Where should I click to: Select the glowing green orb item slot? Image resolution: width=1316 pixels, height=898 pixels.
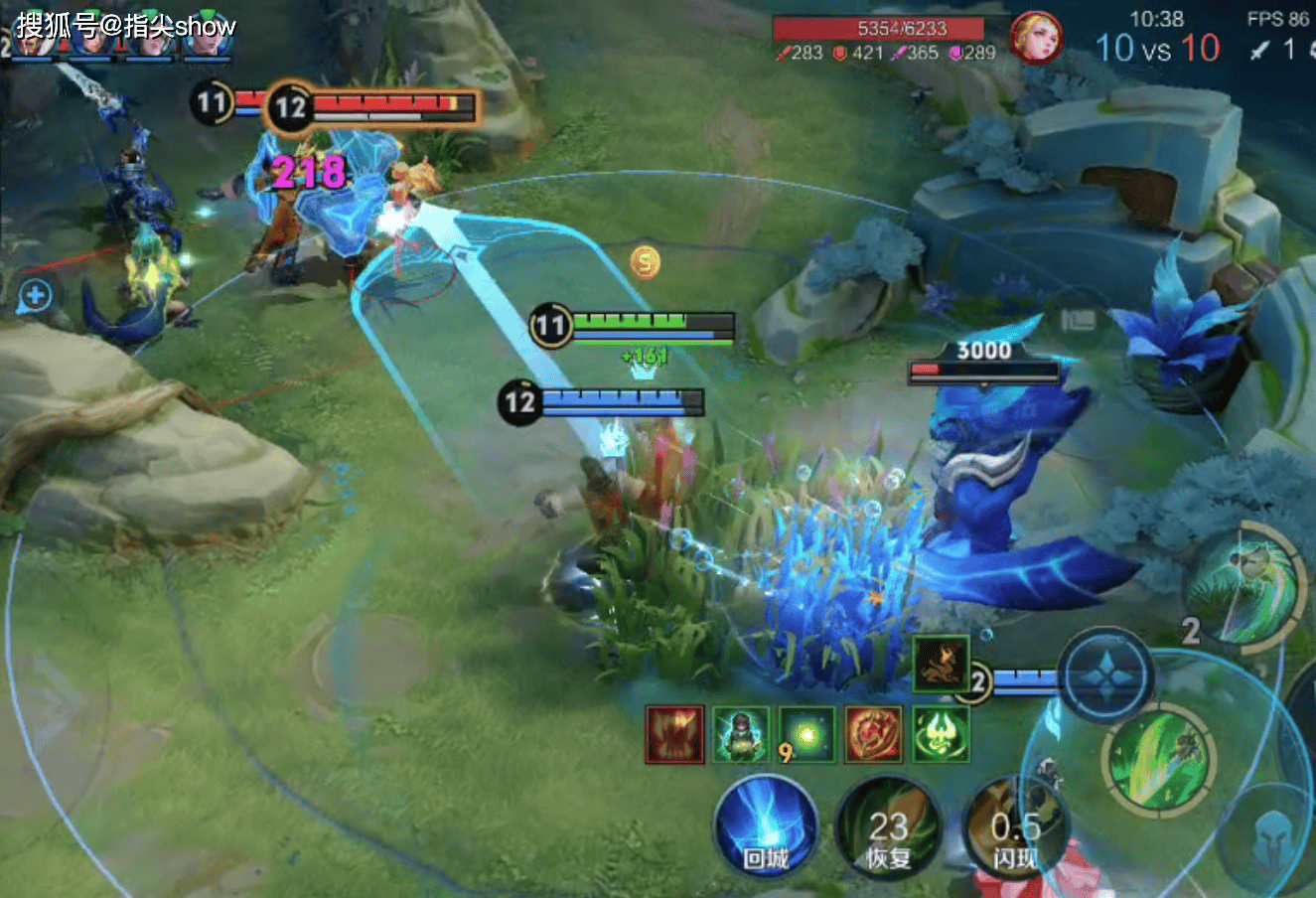click(x=806, y=735)
